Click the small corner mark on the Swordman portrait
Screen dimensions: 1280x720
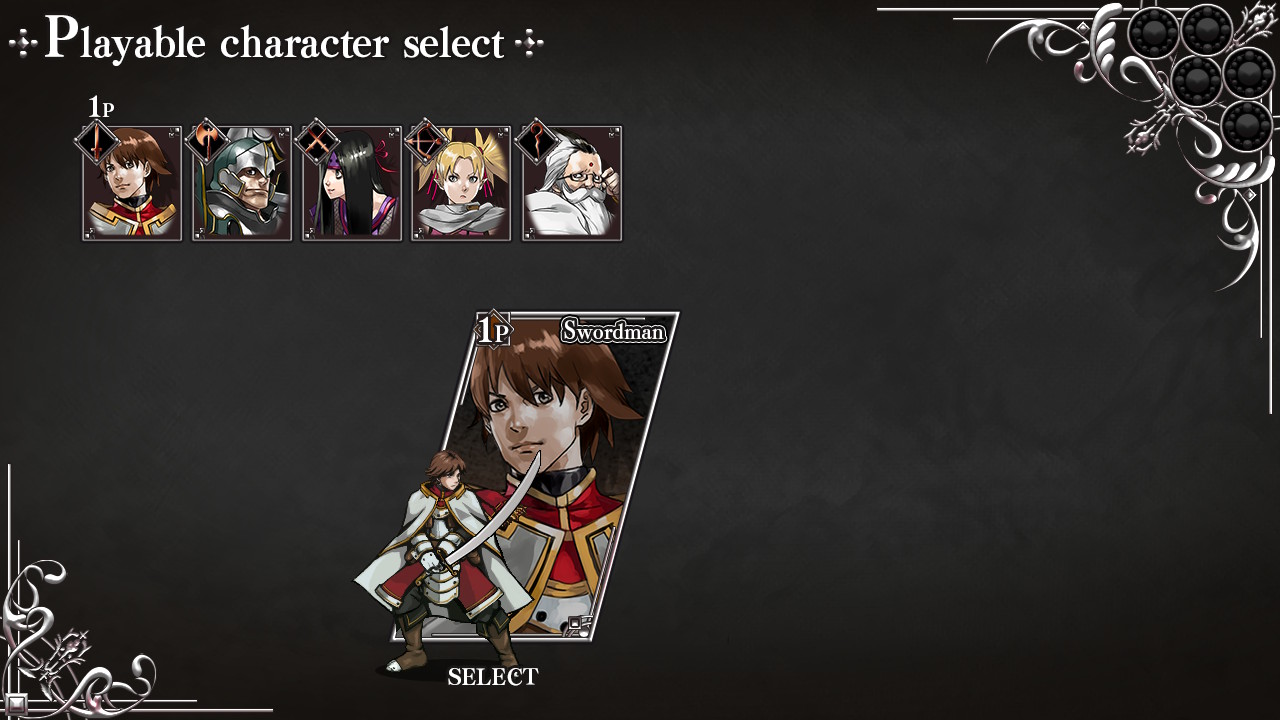(x=578, y=620)
